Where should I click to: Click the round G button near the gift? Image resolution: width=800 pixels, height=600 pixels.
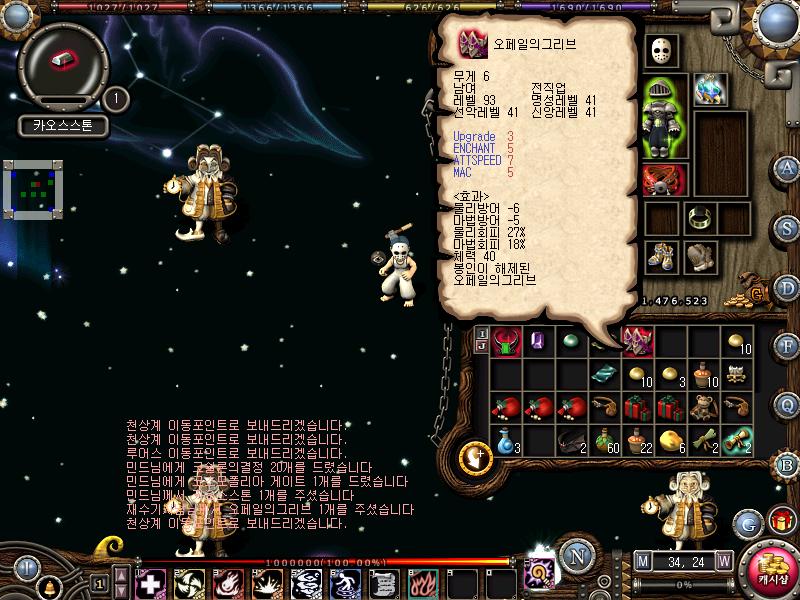click(x=749, y=522)
